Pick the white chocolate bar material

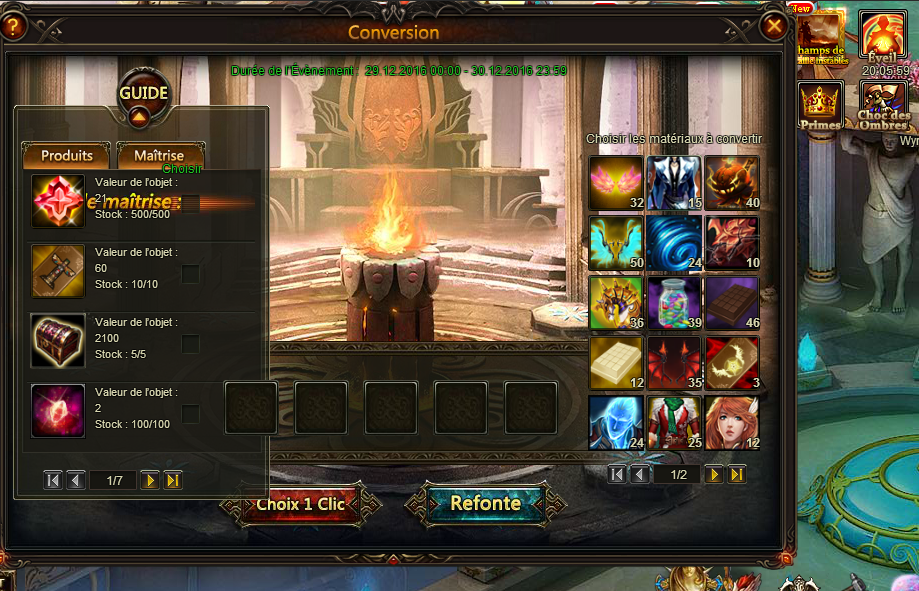click(615, 361)
